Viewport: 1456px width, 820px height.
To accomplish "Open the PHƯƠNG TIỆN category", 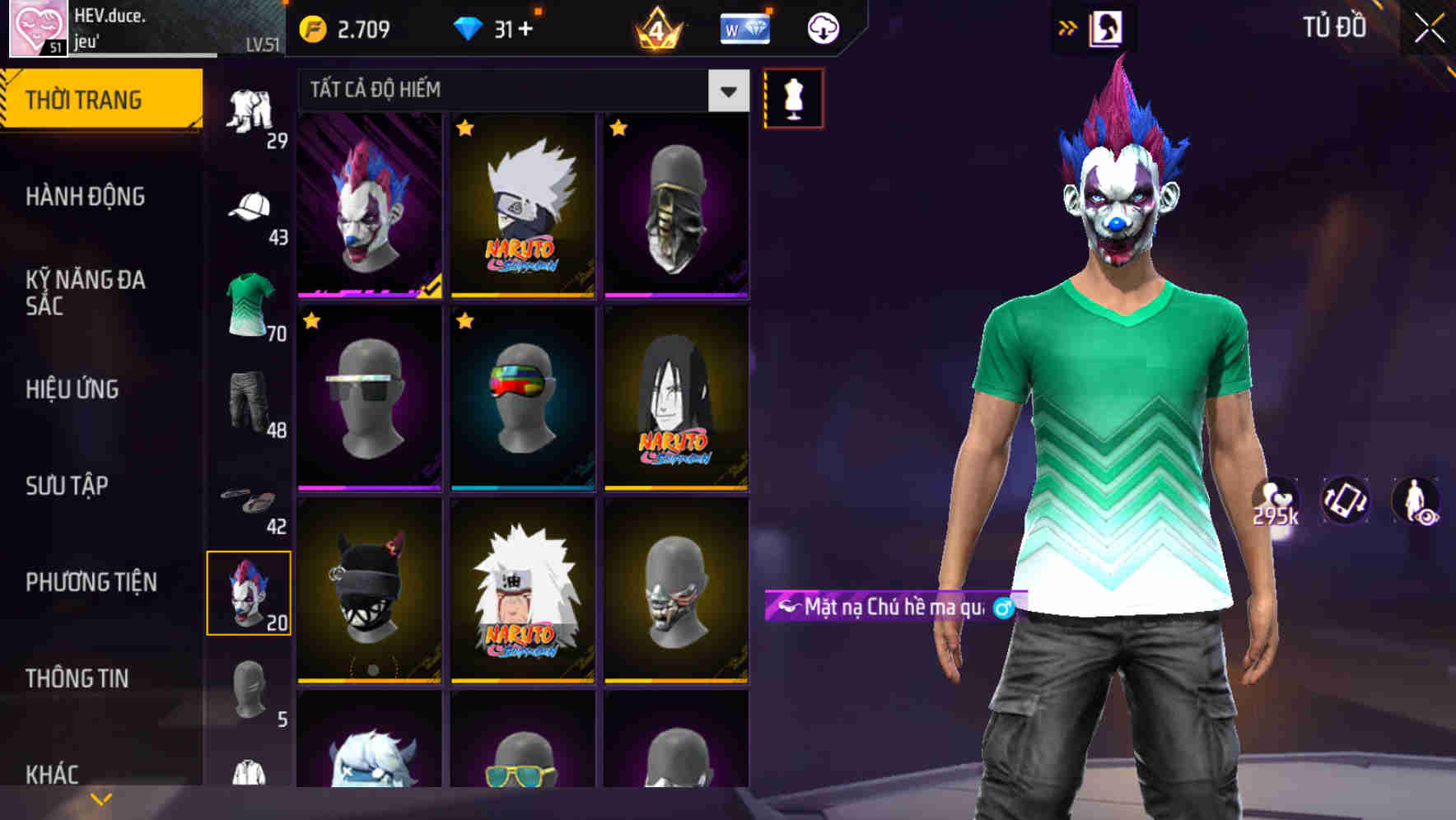I will (92, 581).
